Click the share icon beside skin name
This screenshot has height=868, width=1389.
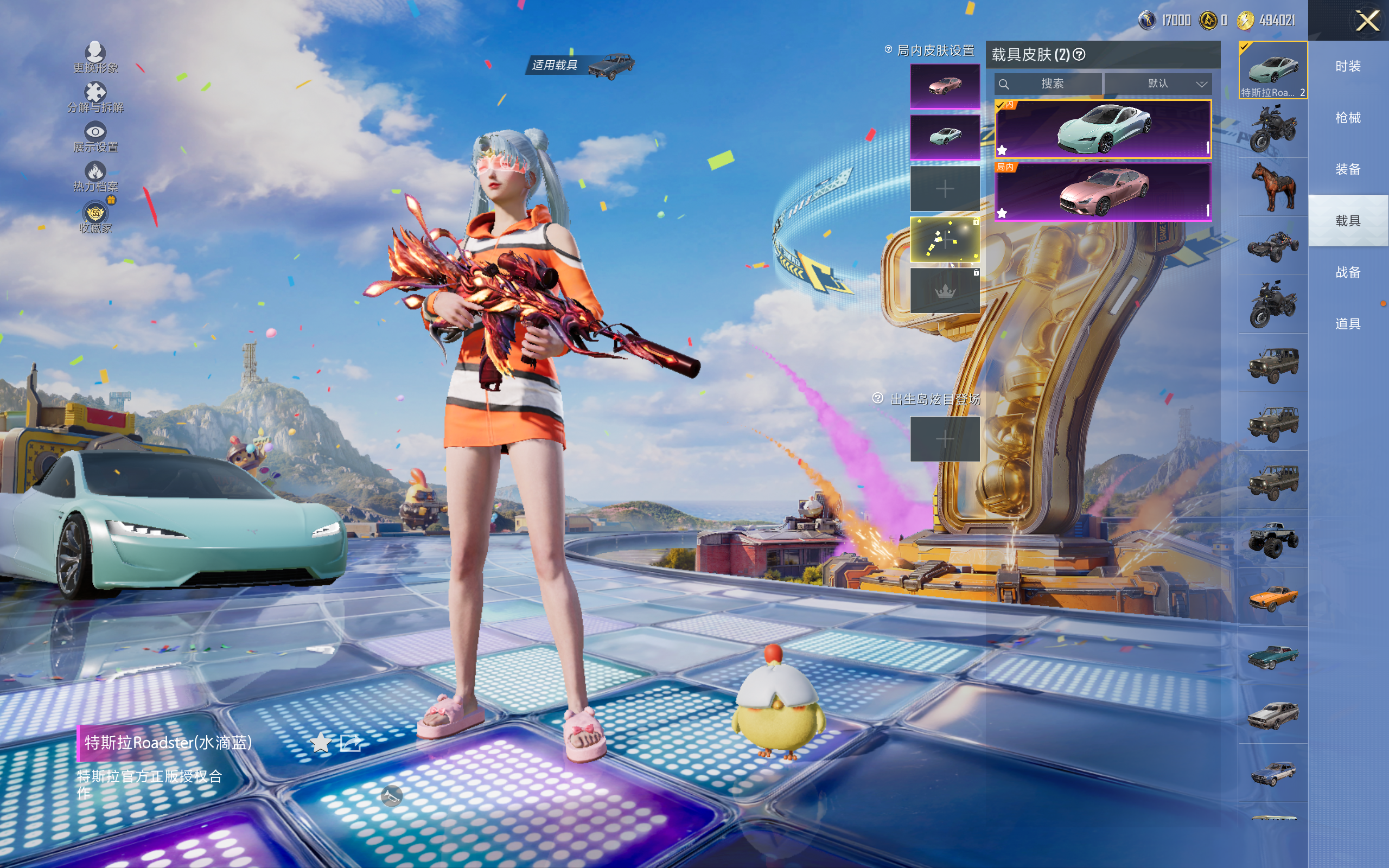[x=350, y=743]
